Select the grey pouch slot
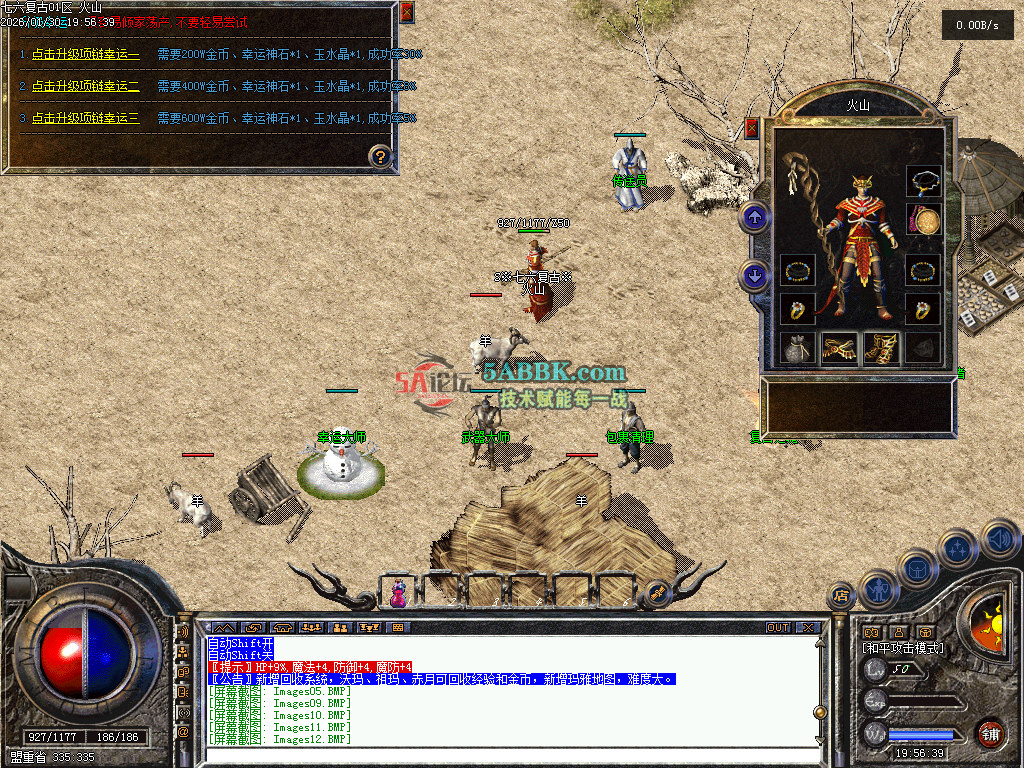This screenshot has width=1024, height=768. [798, 348]
